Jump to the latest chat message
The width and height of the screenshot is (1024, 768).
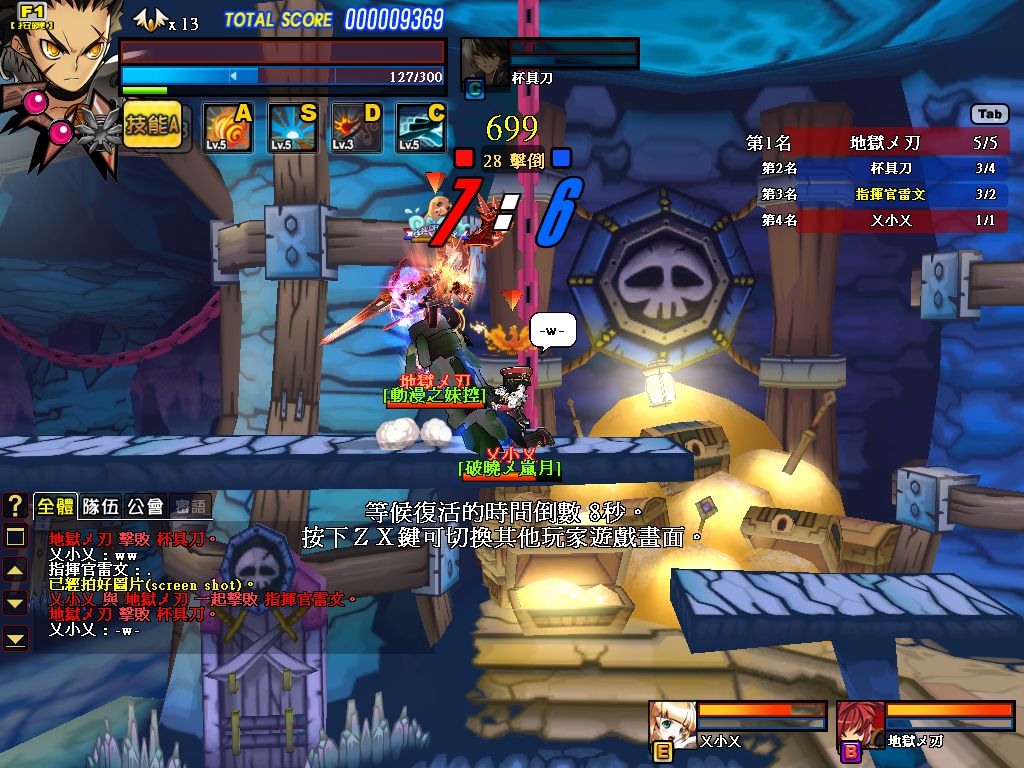15,637
